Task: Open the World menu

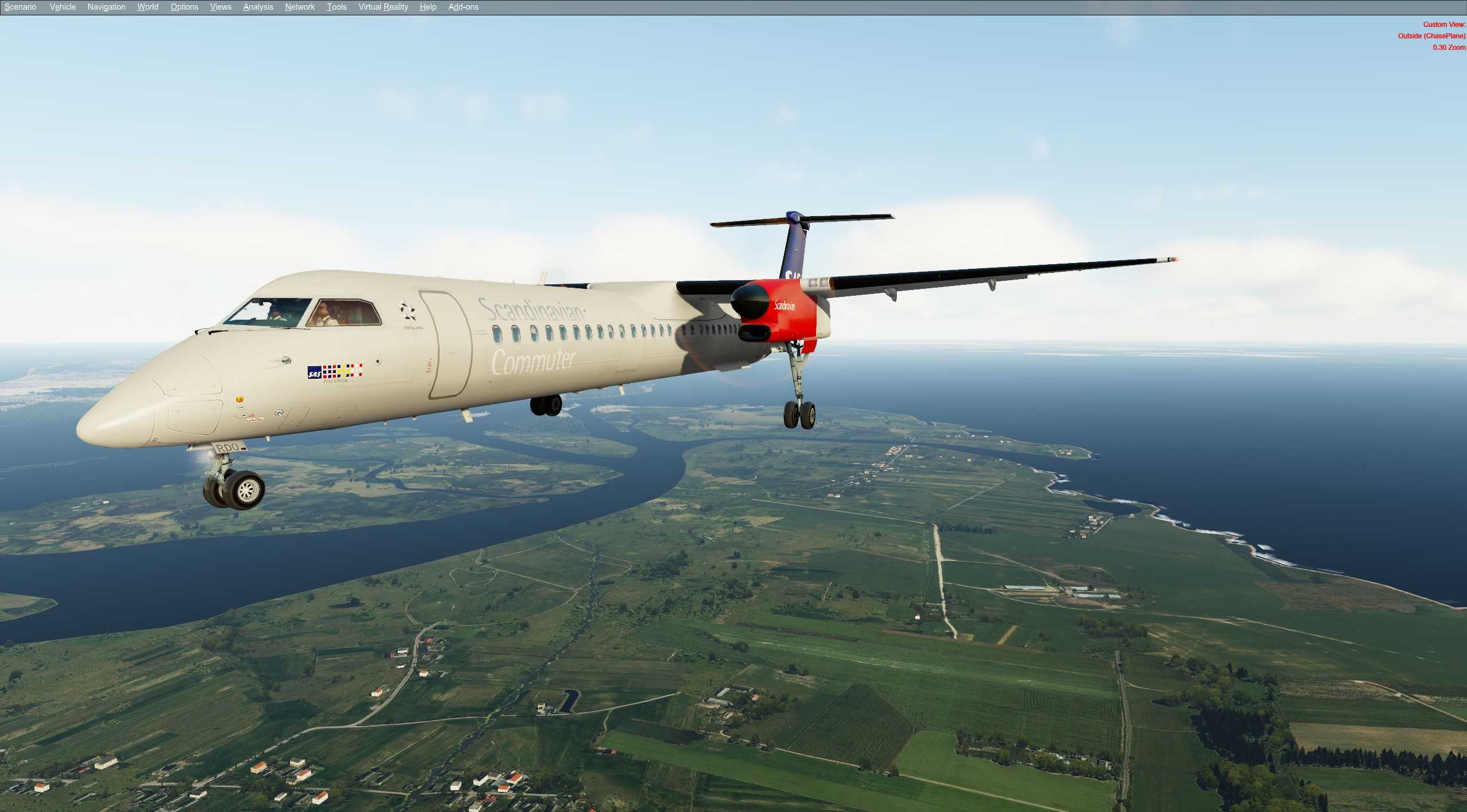Action: (147, 6)
